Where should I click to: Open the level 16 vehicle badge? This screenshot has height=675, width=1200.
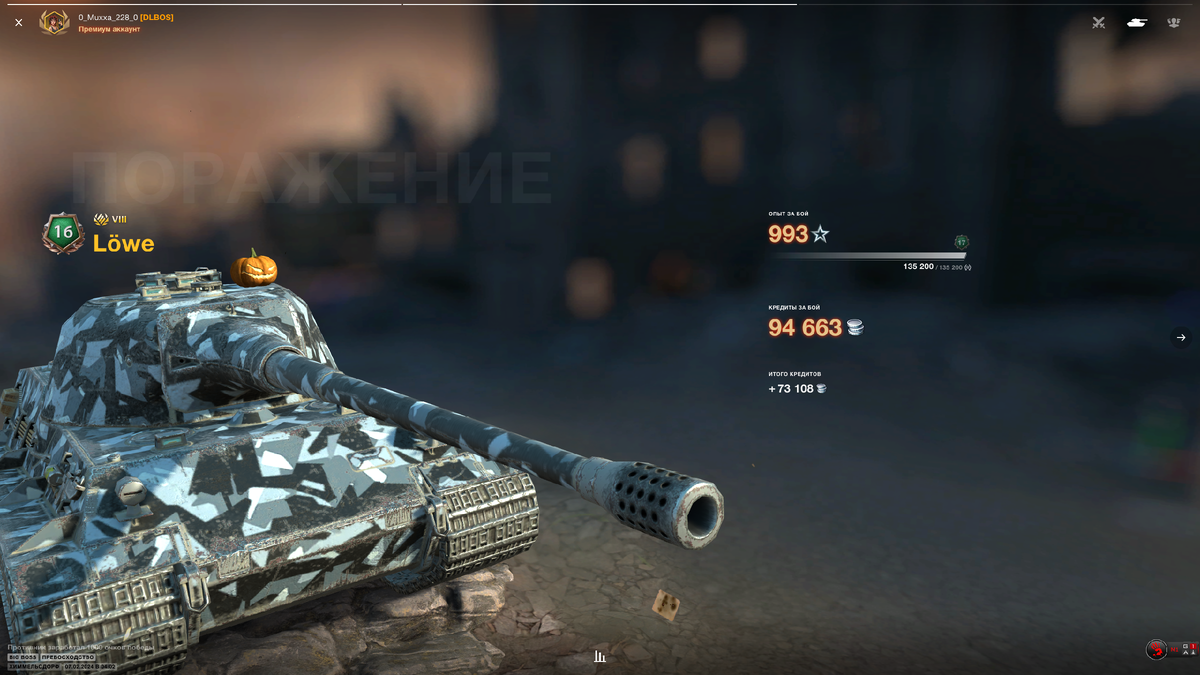pyautogui.click(x=63, y=232)
